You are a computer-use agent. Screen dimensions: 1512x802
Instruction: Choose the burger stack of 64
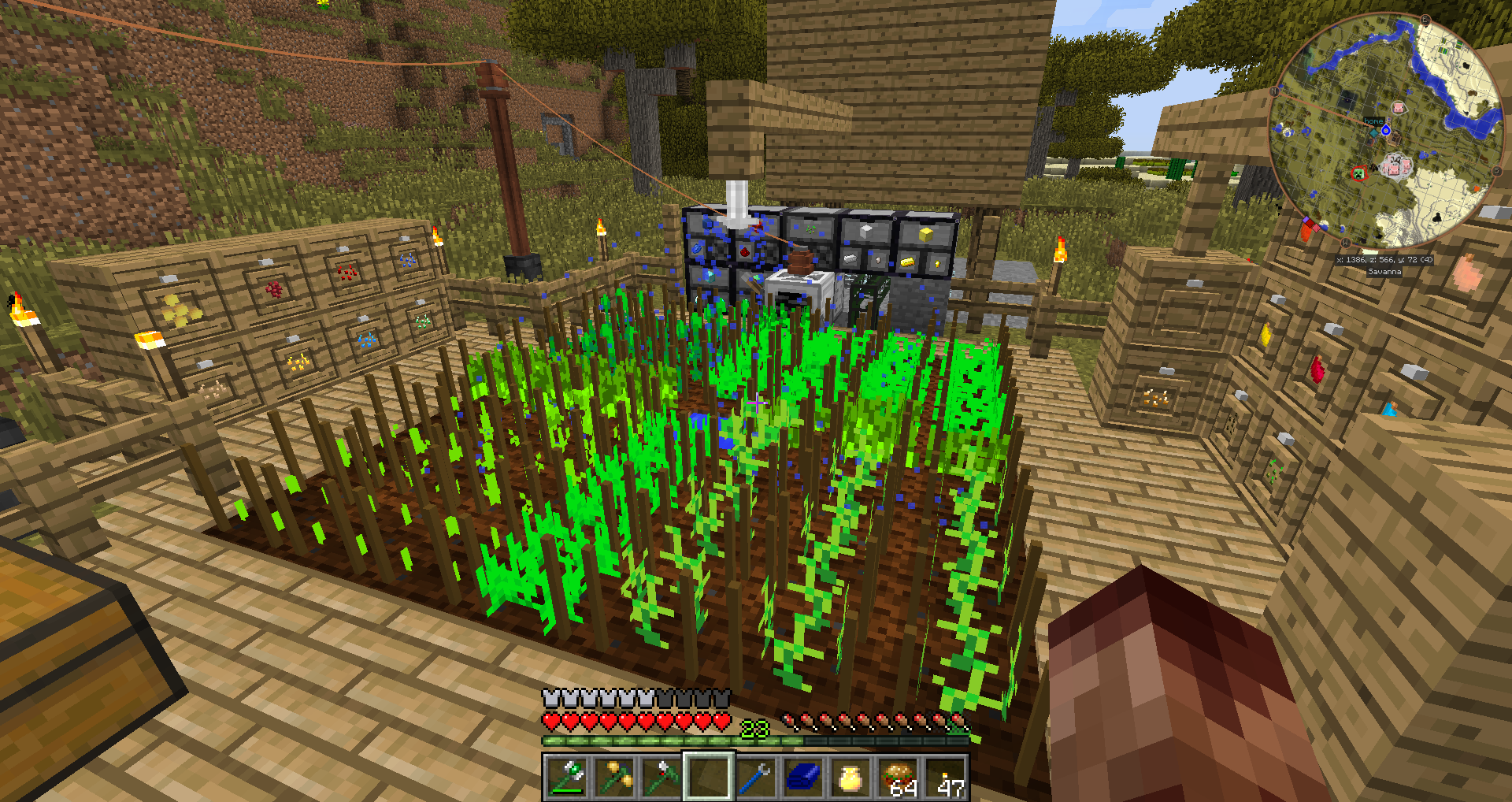899,777
